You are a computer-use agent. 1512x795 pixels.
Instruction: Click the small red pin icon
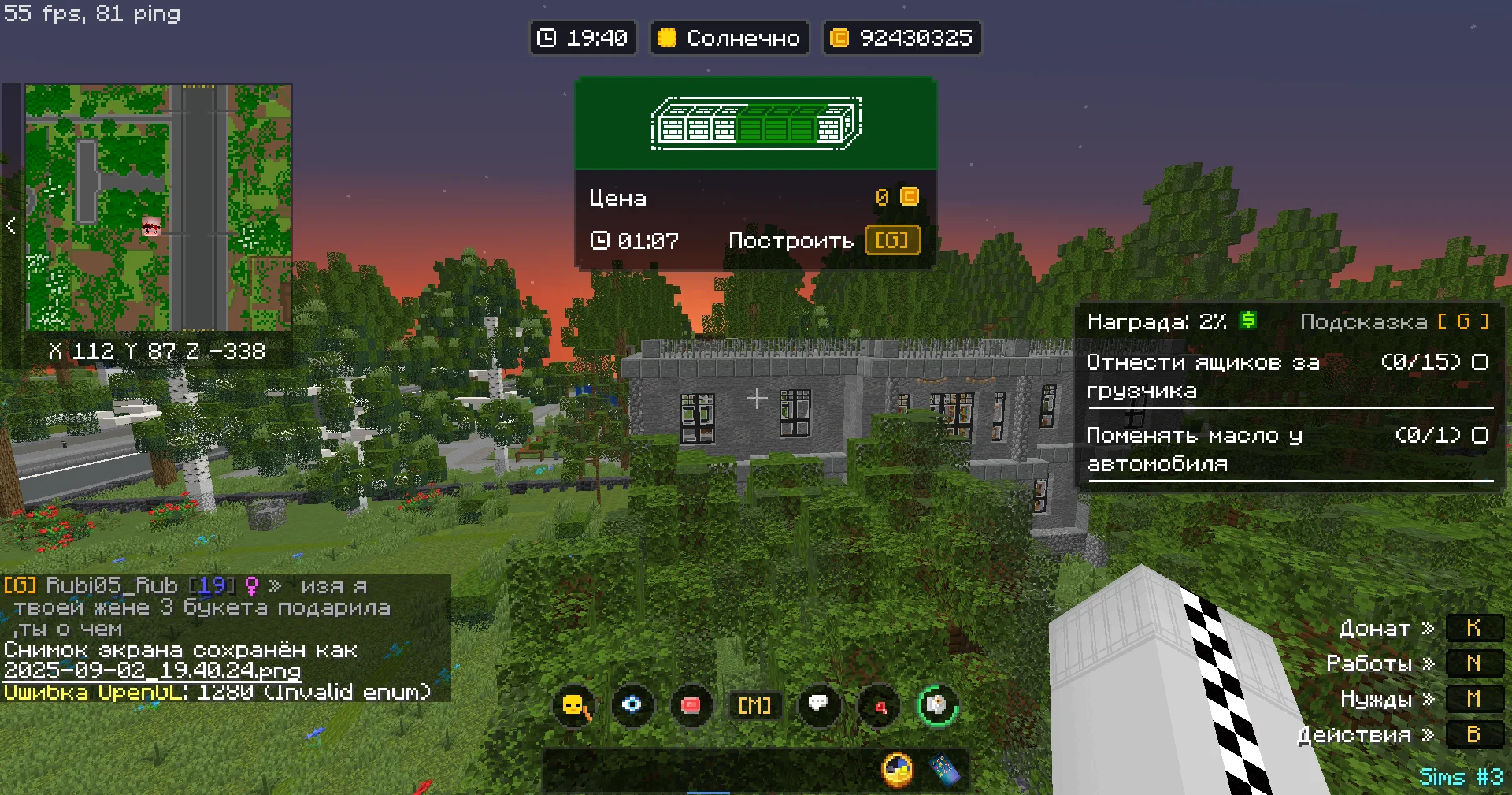click(x=880, y=706)
